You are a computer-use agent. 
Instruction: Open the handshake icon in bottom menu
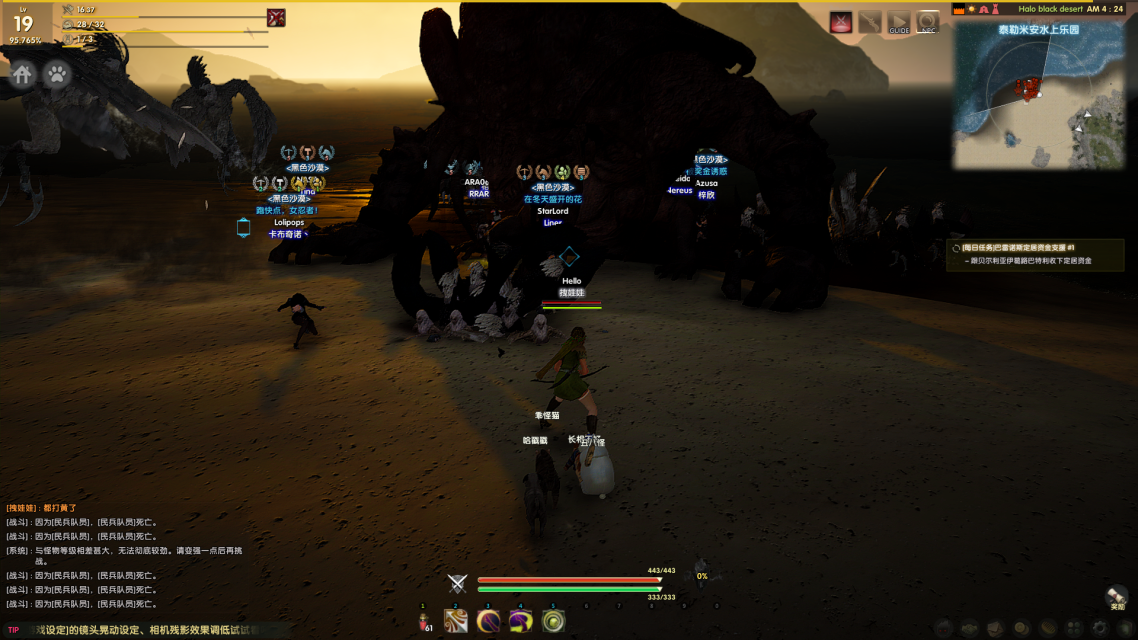tap(968, 629)
